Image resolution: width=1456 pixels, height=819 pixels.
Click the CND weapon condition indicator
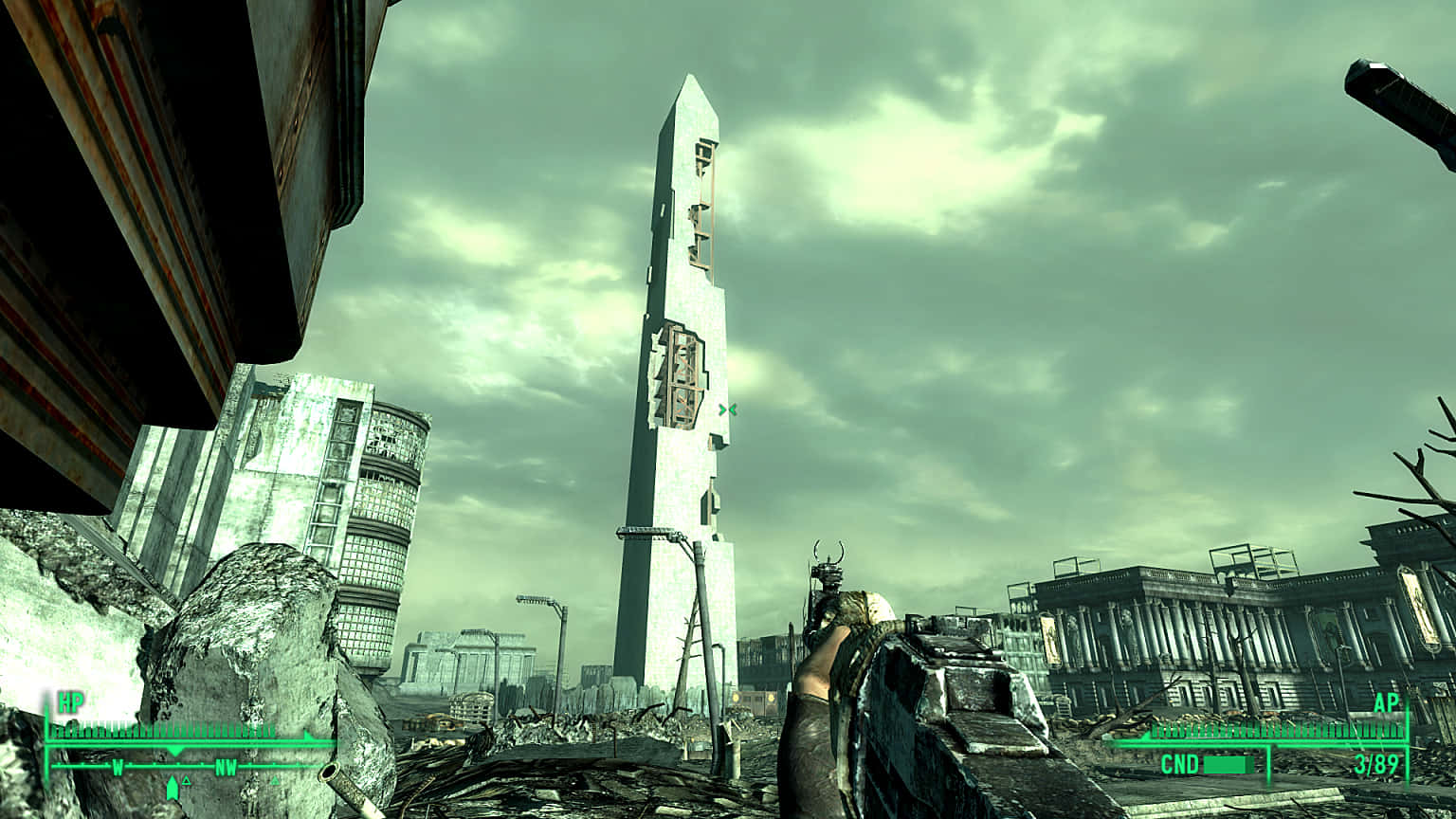[x=1180, y=763]
